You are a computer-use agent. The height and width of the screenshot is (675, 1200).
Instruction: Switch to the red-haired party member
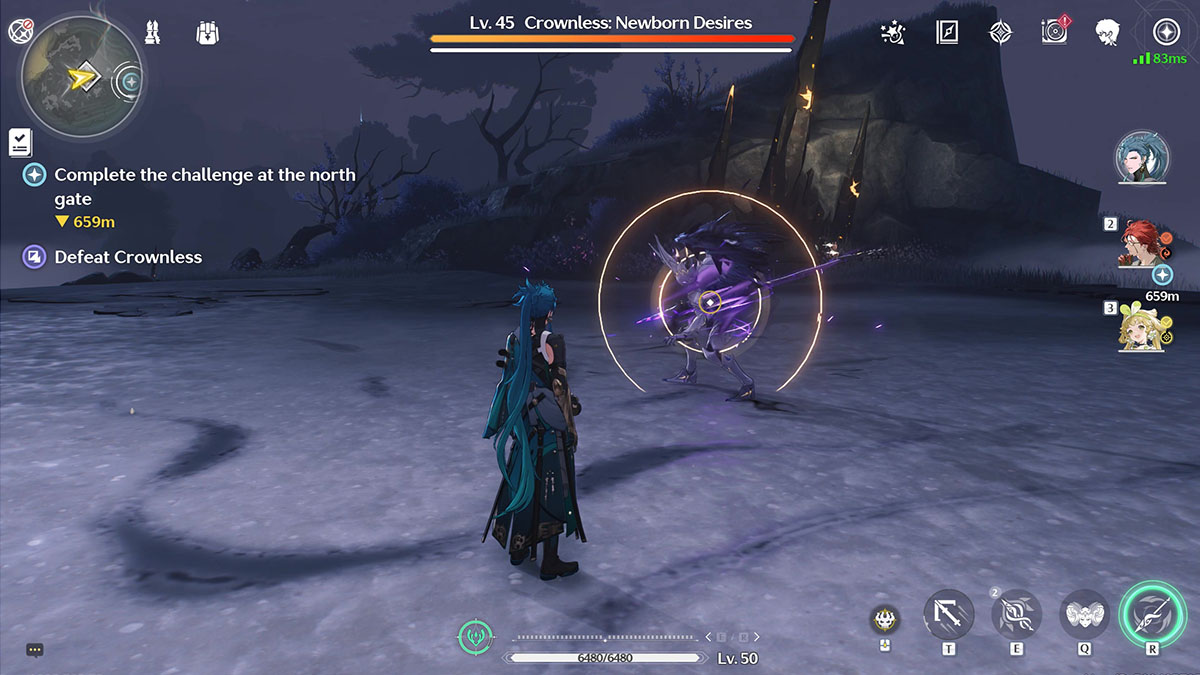pos(1138,243)
